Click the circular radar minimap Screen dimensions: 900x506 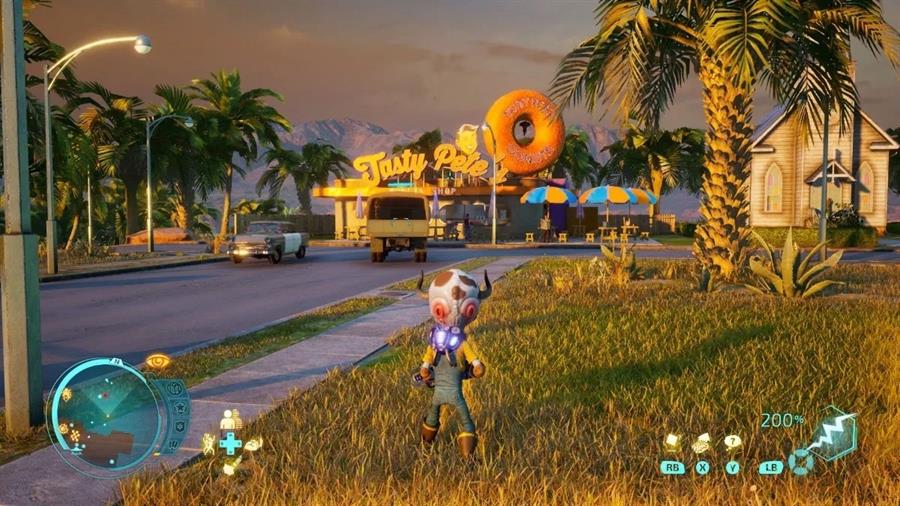click(103, 417)
